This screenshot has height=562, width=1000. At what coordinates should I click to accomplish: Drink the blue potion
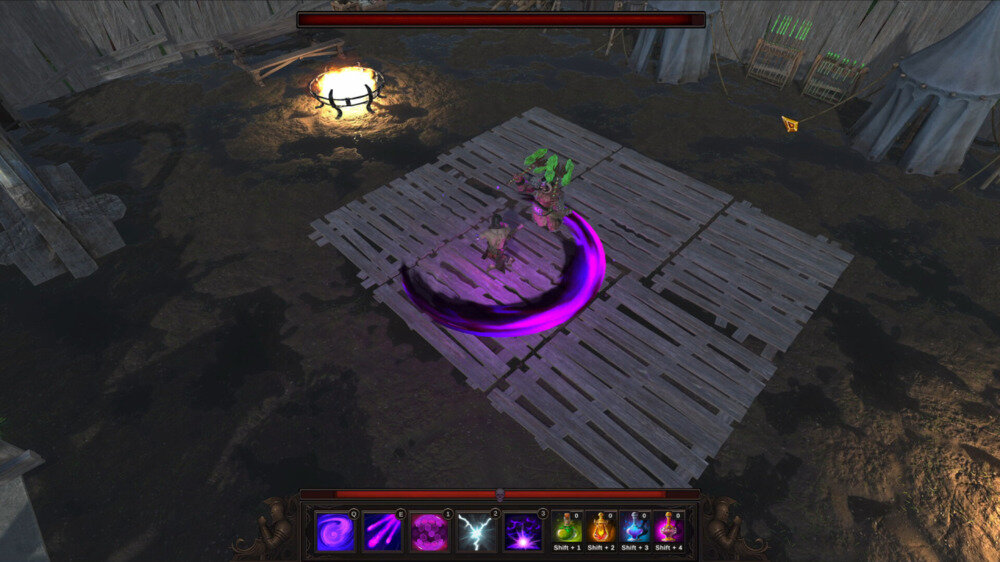(635, 527)
